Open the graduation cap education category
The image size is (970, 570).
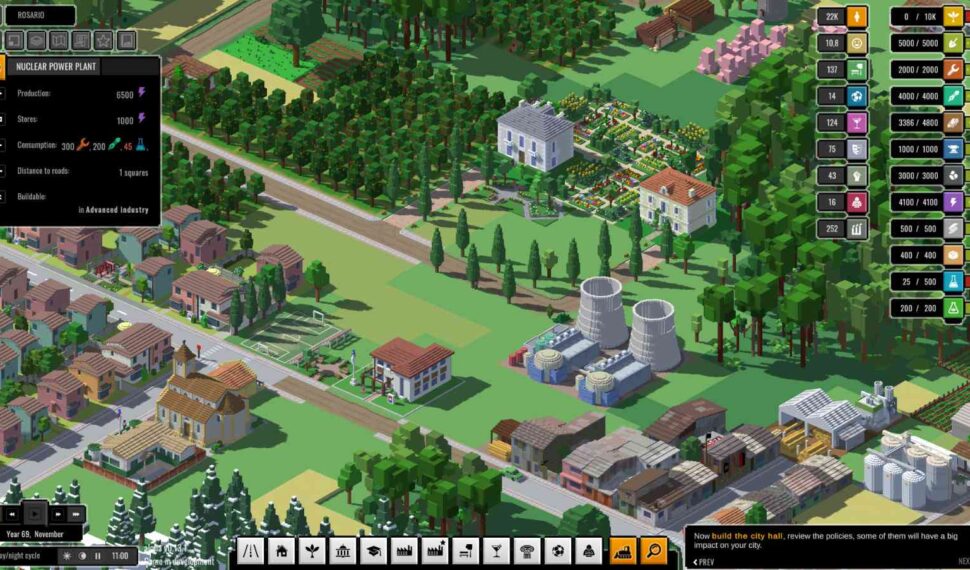point(374,550)
